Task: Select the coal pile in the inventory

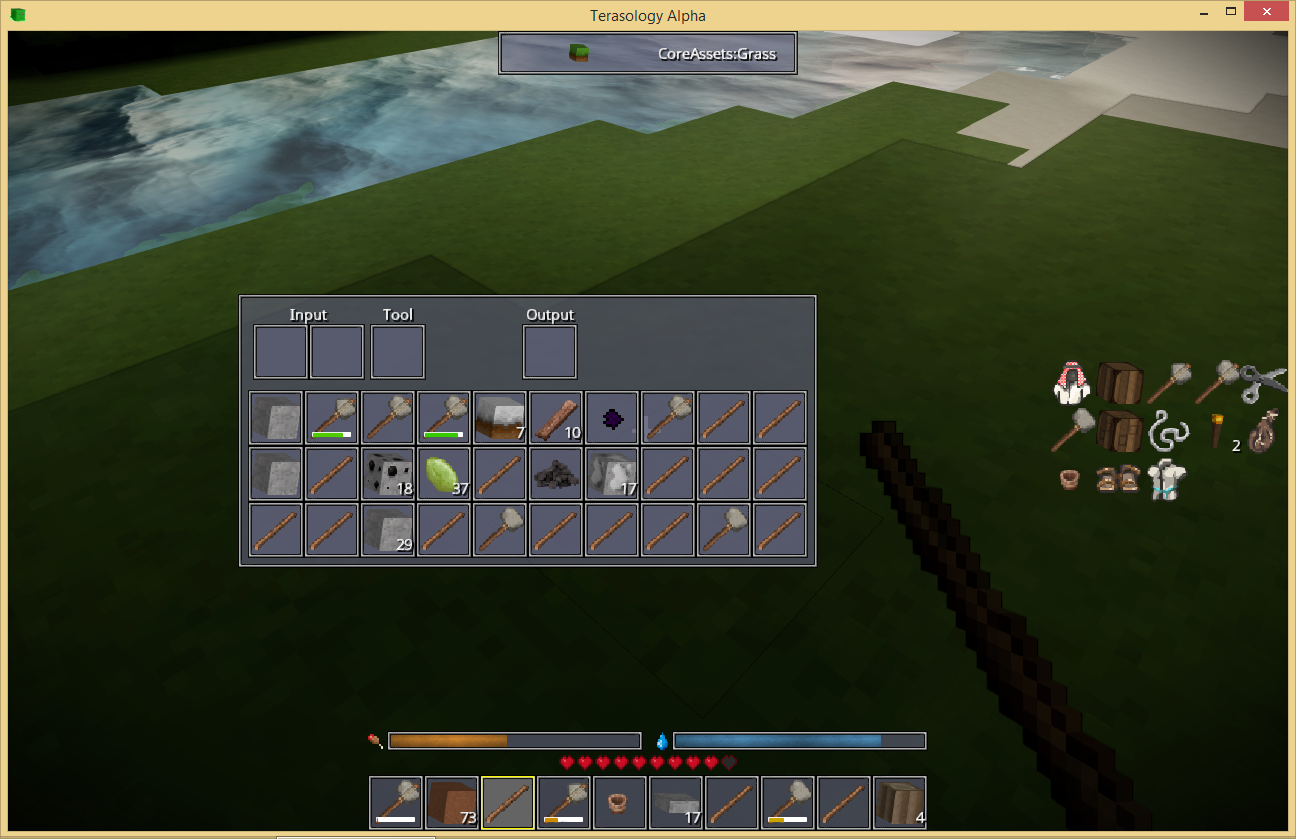Action: (x=555, y=473)
